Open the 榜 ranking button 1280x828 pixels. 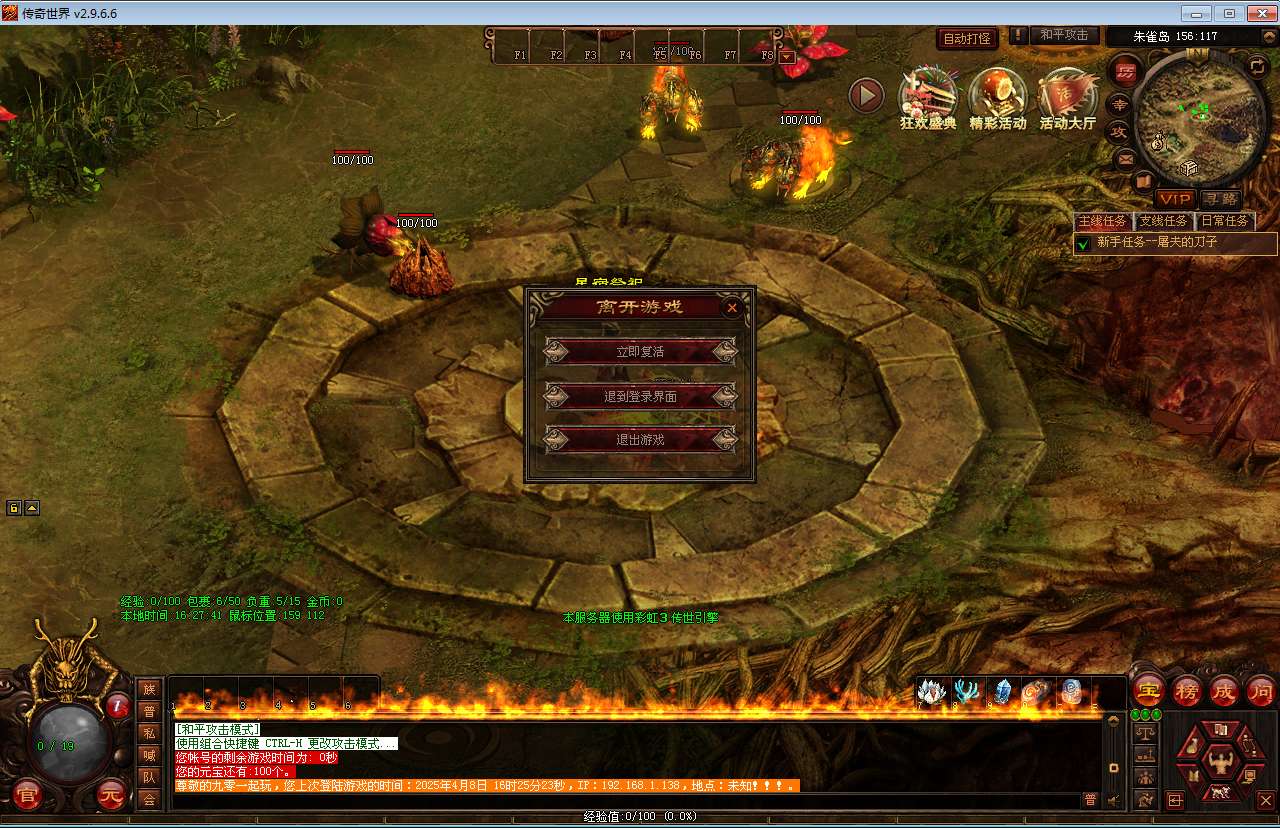1187,691
